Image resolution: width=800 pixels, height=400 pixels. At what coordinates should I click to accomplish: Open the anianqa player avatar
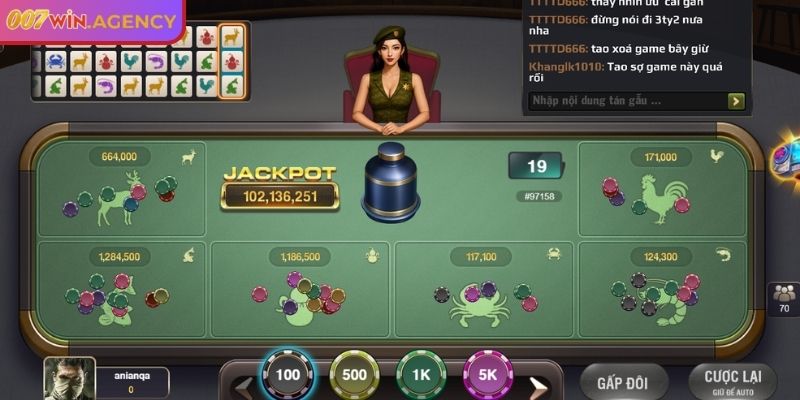point(69,379)
